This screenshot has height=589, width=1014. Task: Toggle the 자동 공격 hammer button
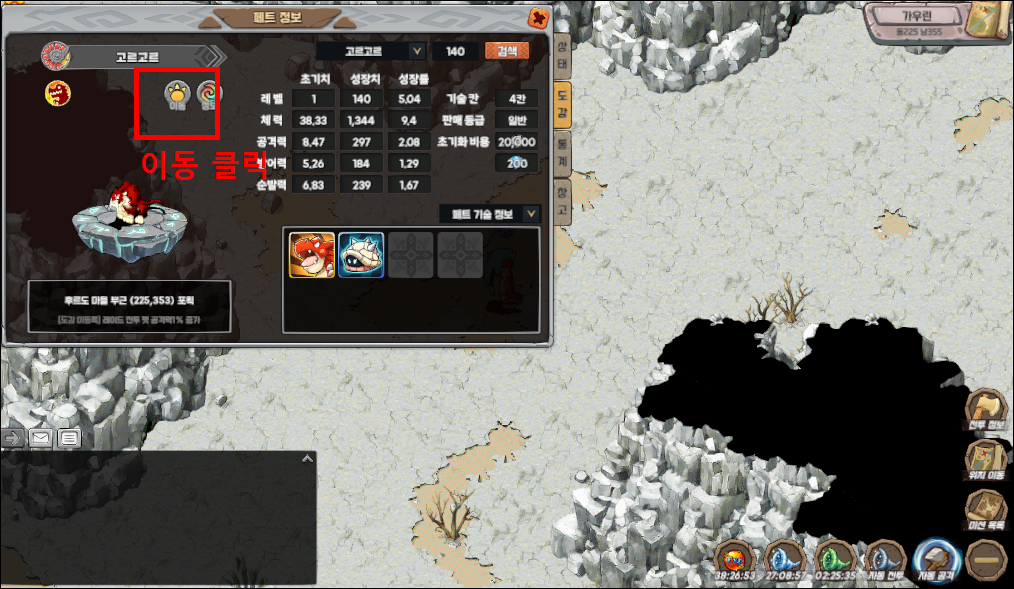936,560
